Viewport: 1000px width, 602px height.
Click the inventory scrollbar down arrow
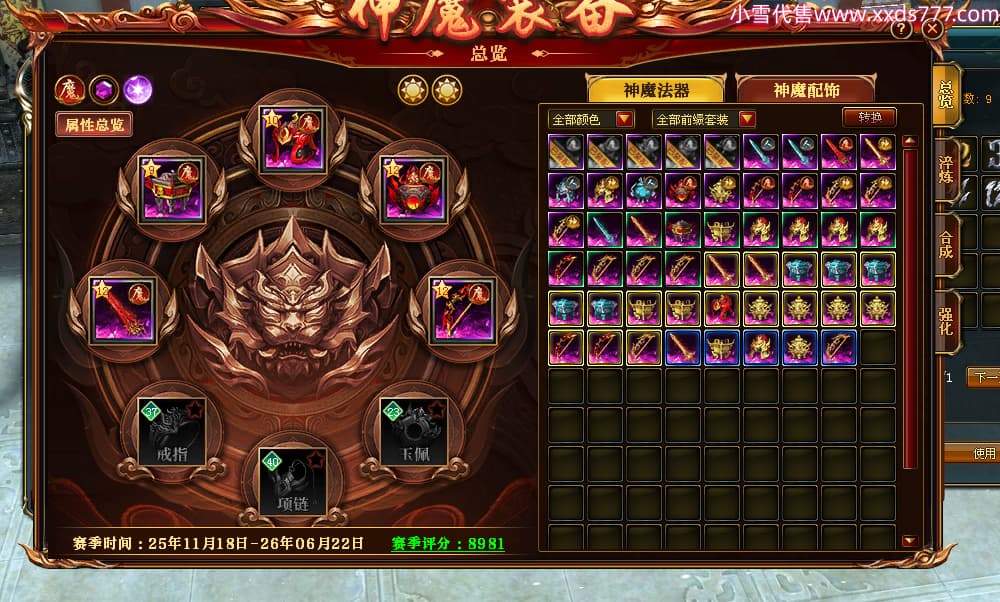[x=909, y=541]
